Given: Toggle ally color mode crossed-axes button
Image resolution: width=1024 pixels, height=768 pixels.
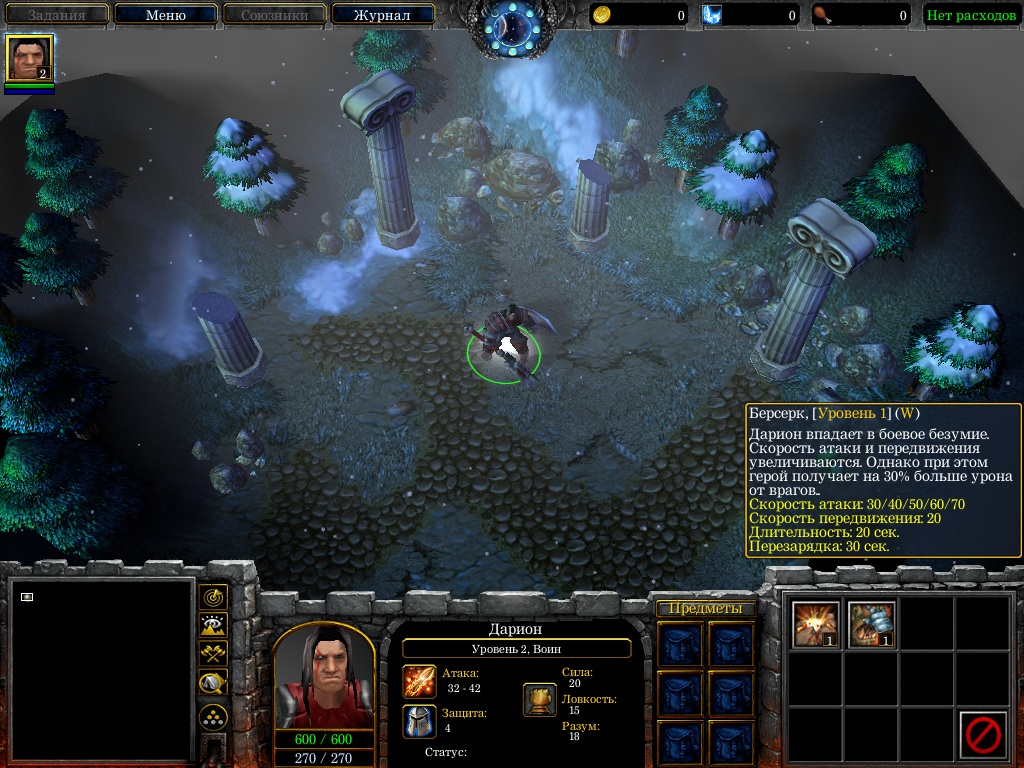Looking at the screenshot, I should (x=213, y=654).
